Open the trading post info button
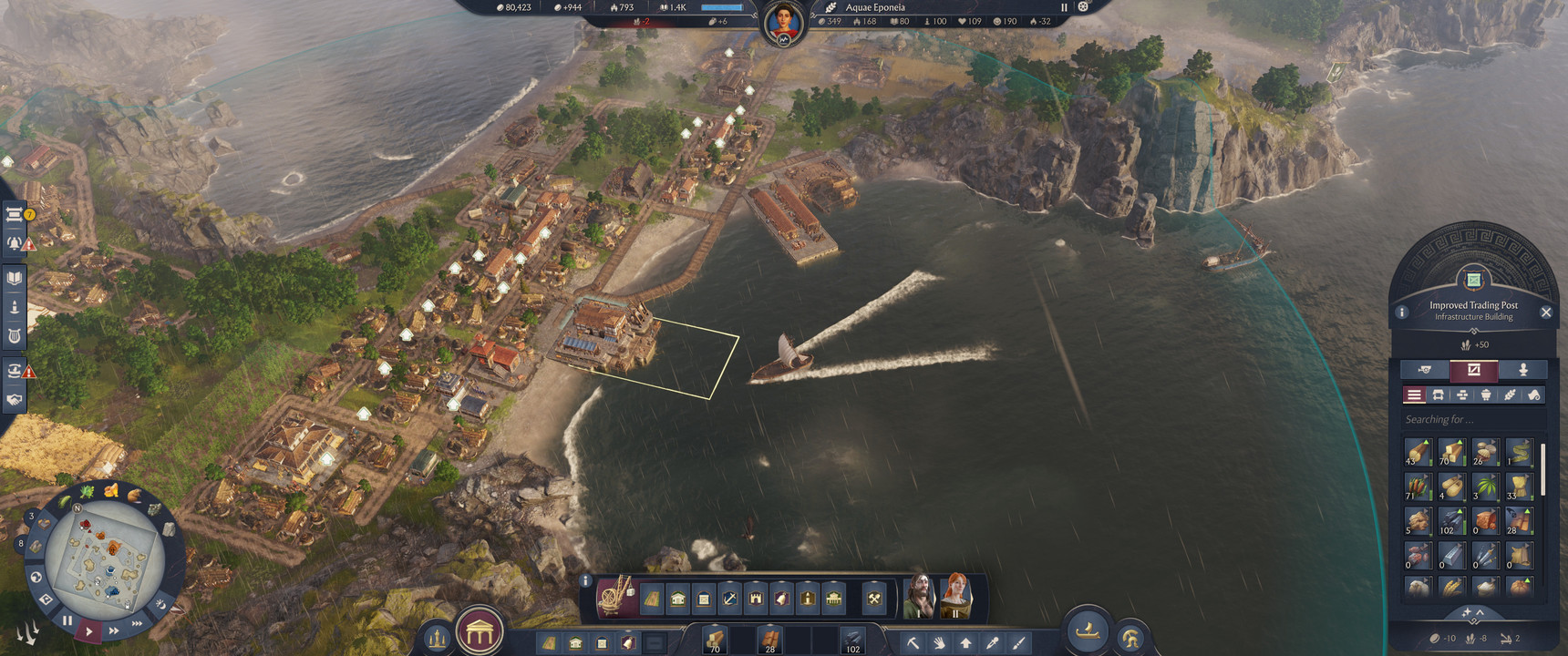Viewport: 1568px width, 656px height. pyautogui.click(x=1402, y=313)
